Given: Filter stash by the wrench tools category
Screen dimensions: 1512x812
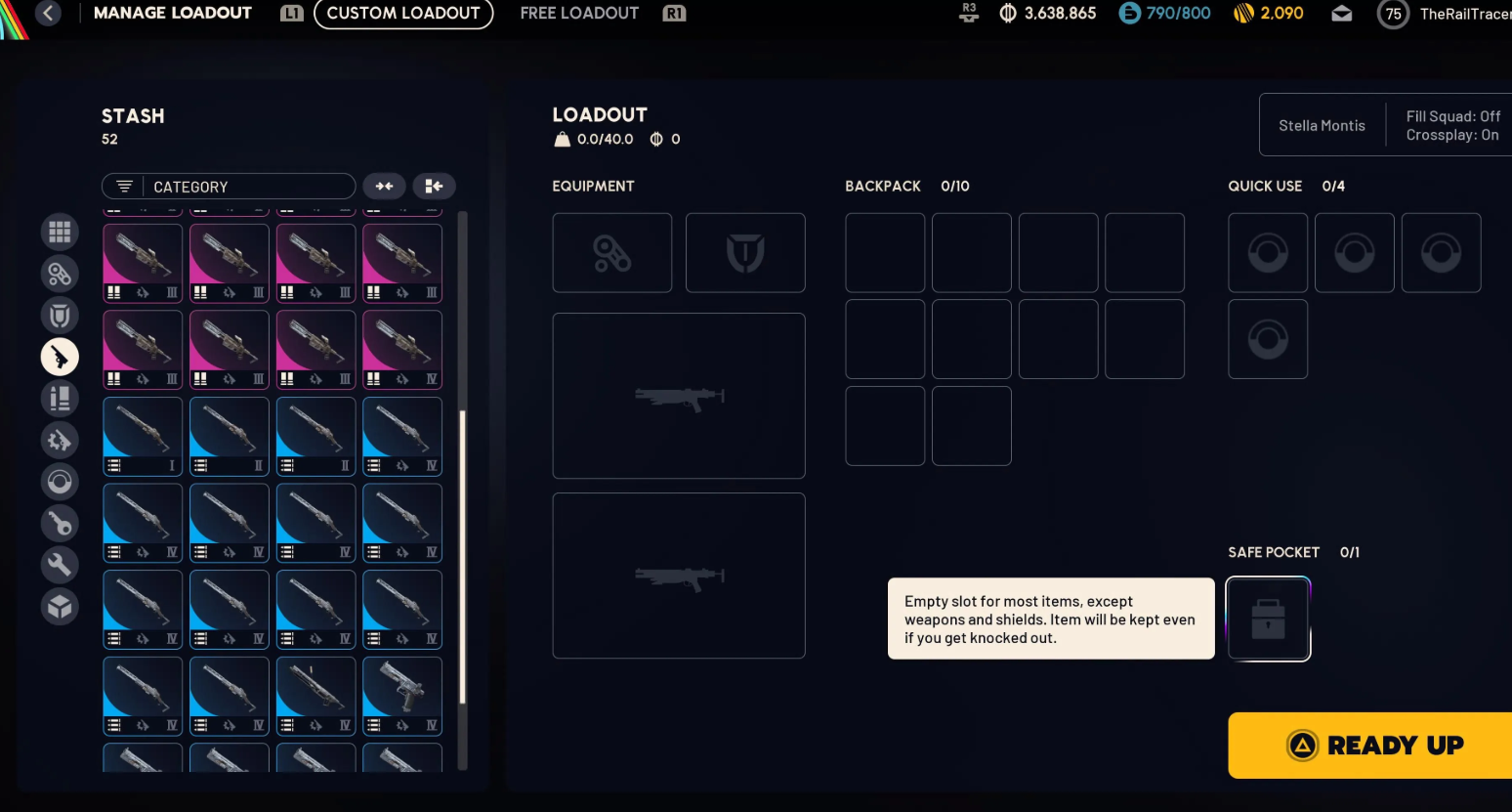Looking at the screenshot, I should coord(60,565).
